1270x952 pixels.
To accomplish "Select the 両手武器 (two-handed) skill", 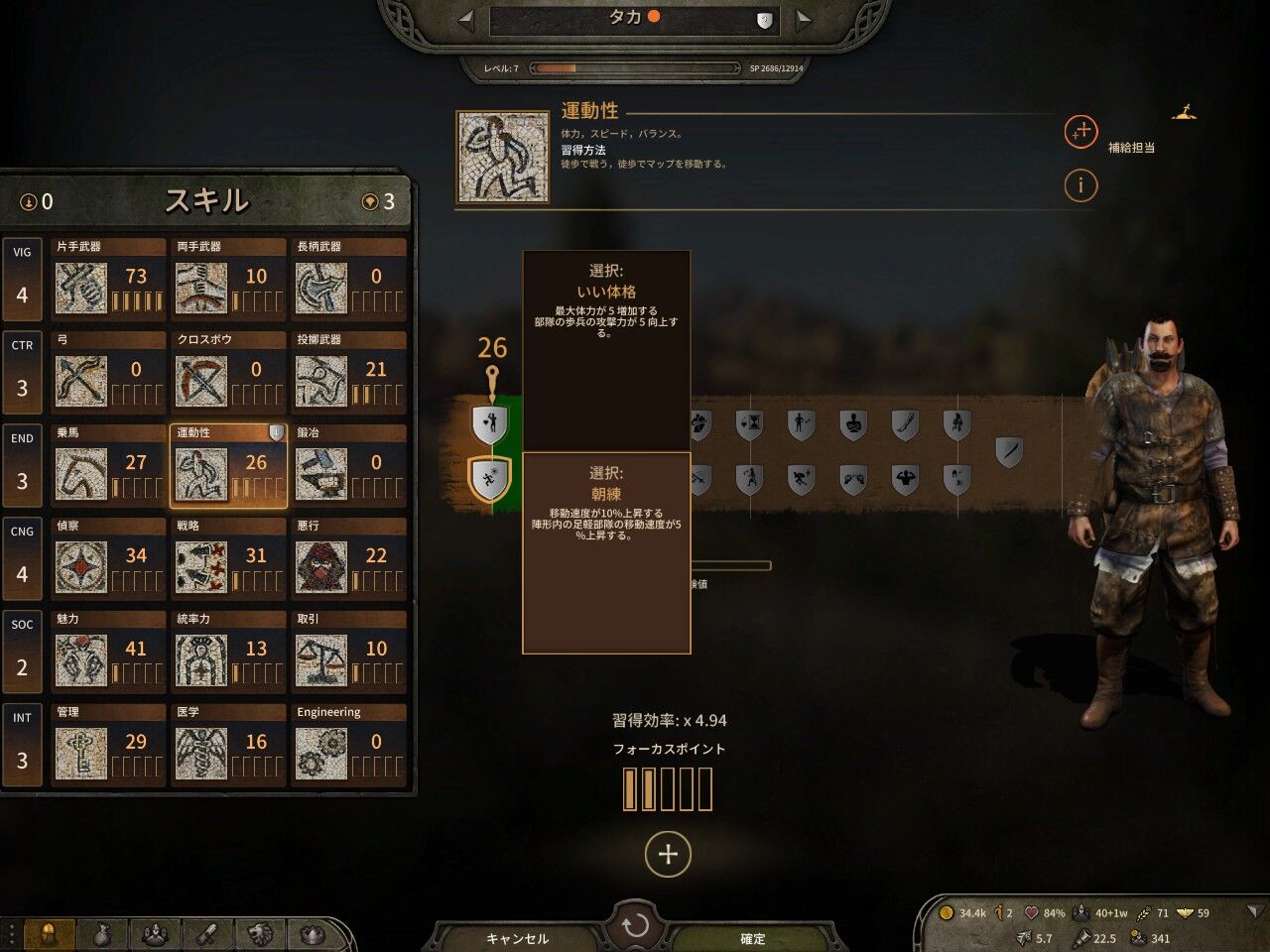I will tap(228, 278).
